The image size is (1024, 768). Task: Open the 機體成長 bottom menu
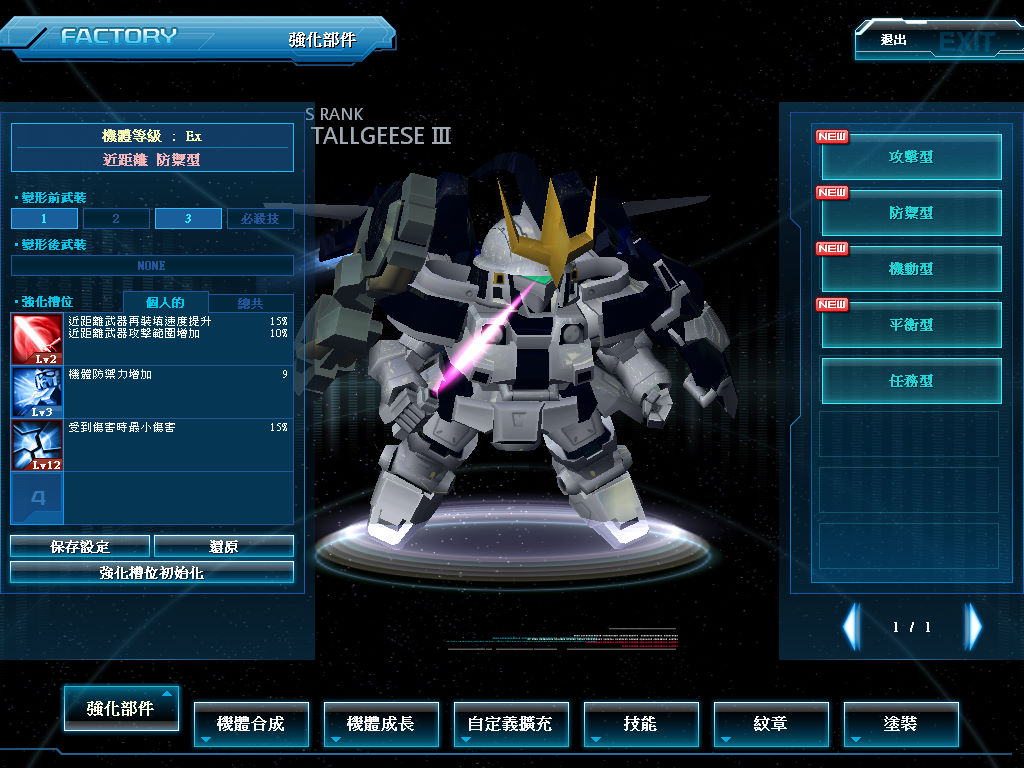(x=381, y=724)
